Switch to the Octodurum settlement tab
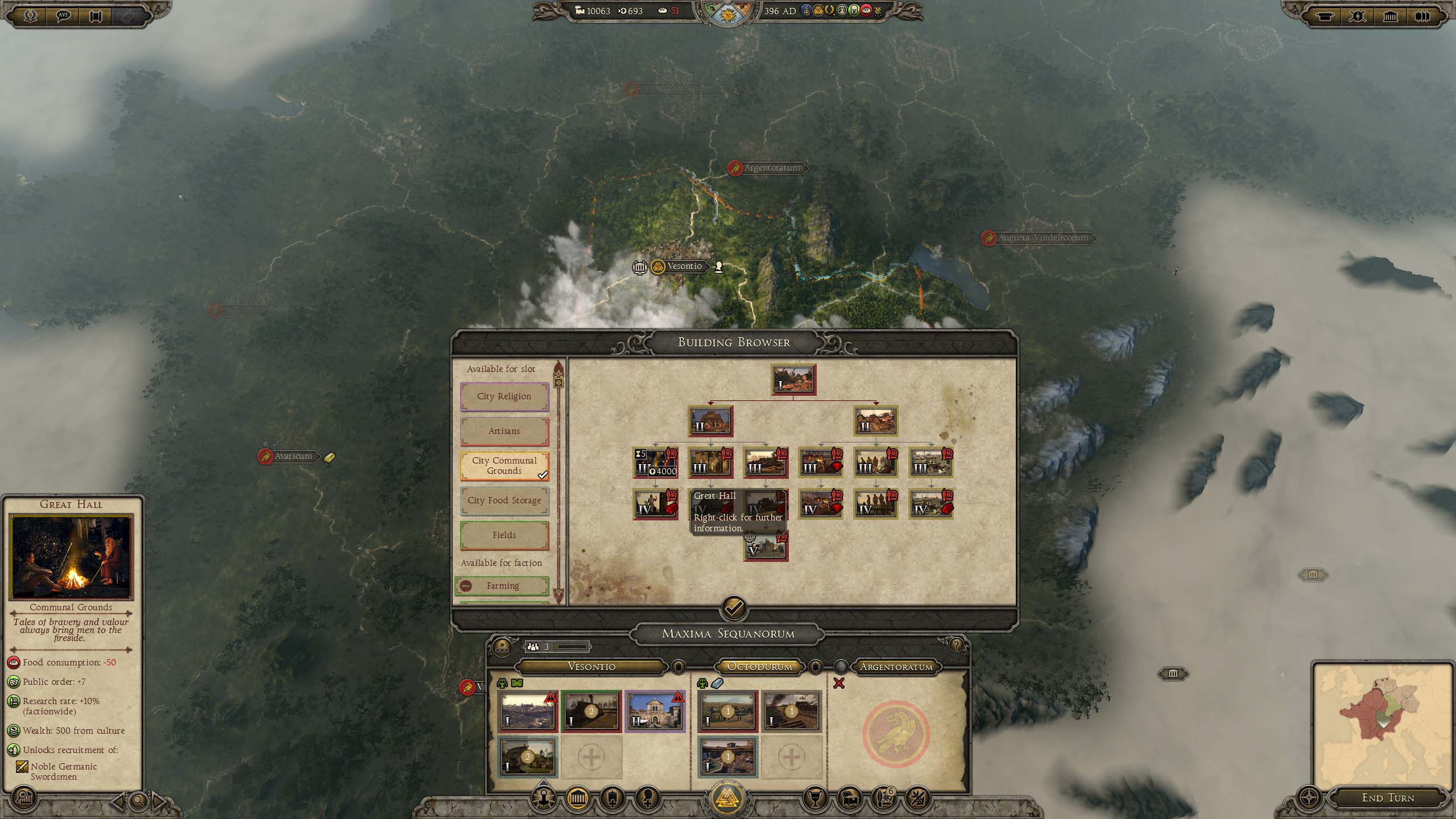This screenshot has width=1456, height=819. [760, 667]
